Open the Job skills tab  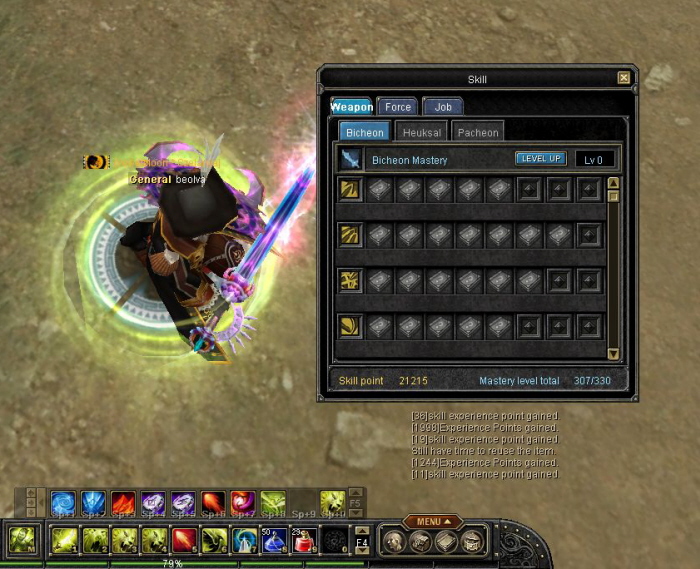point(443,107)
